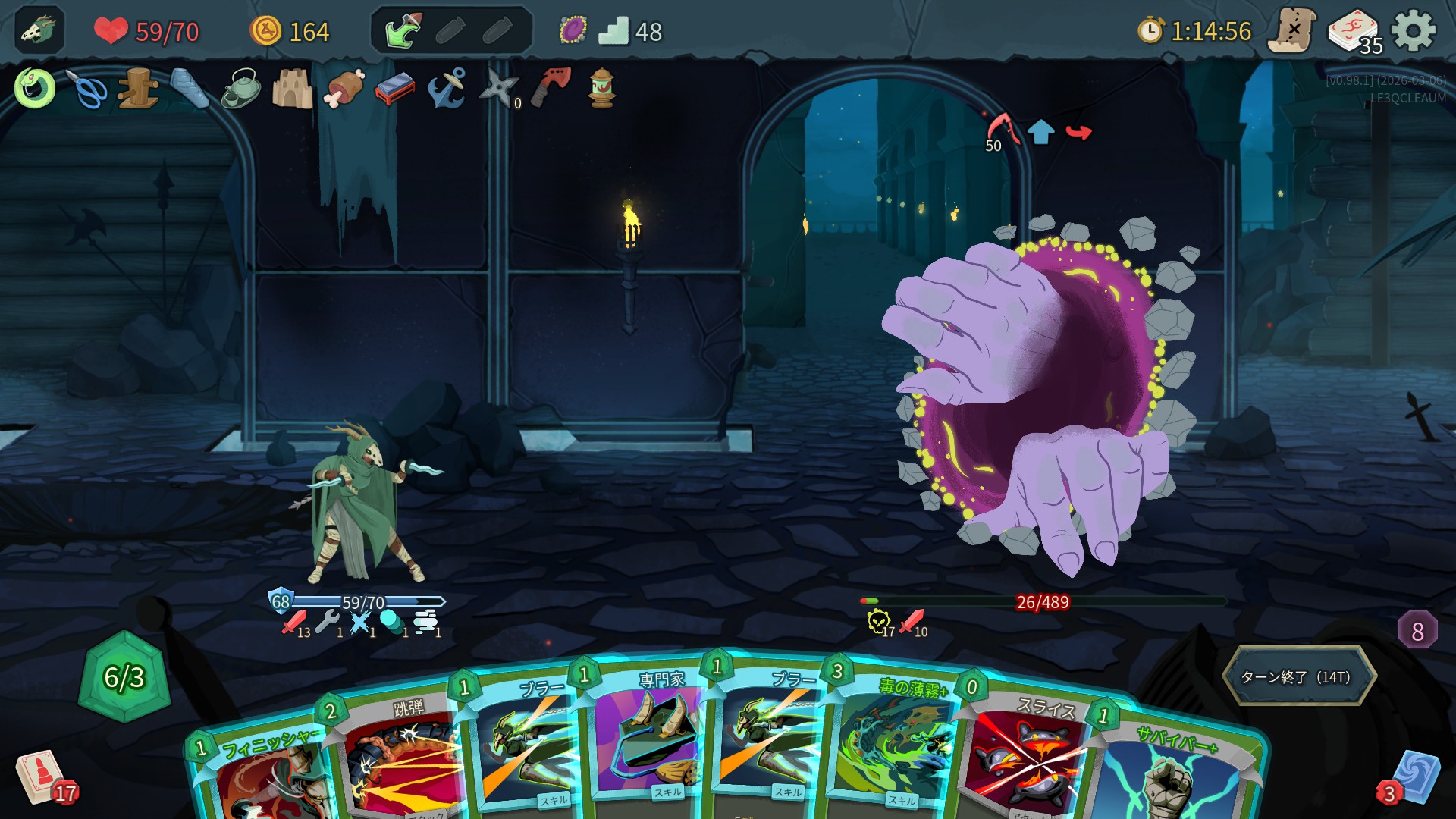The height and width of the screenshot is (819, 1456).
Task: Play the zero-cost スライス card
Action: click(1024, 758)
